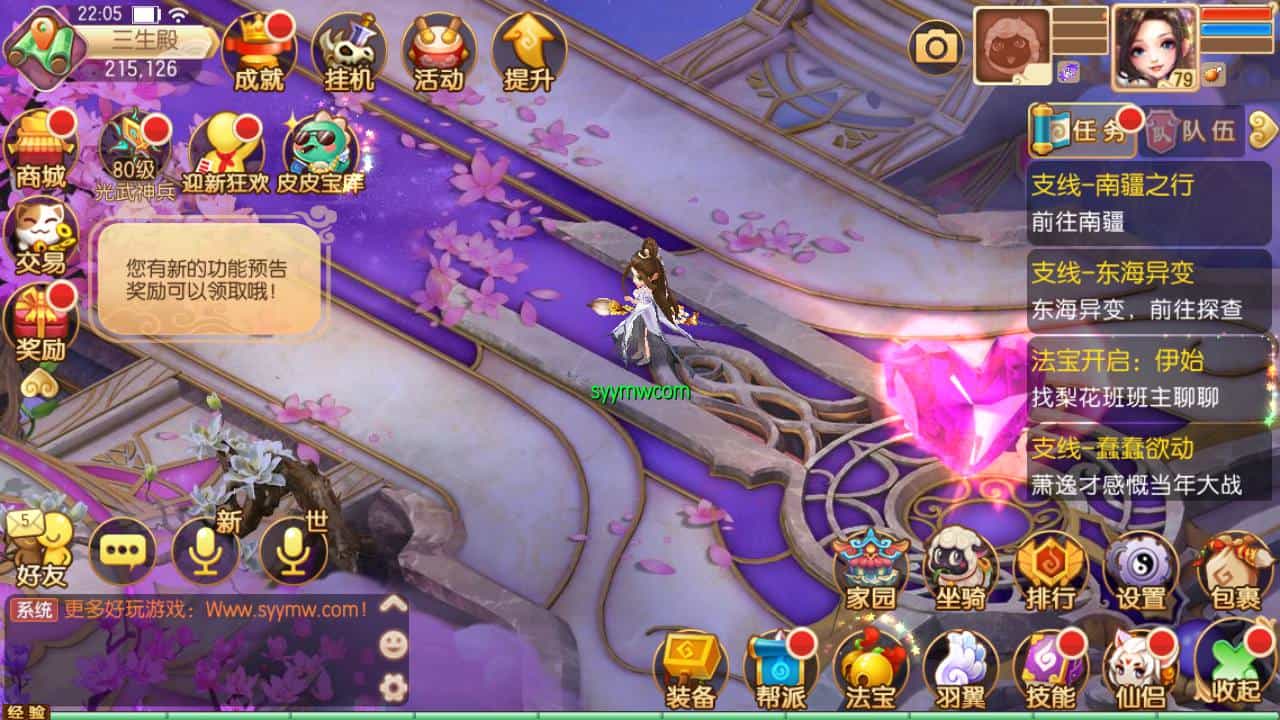1280x720 pixels.
Task: Open the 三生殿 map icon
Action: pyautogui.click(x=40, y=46)
